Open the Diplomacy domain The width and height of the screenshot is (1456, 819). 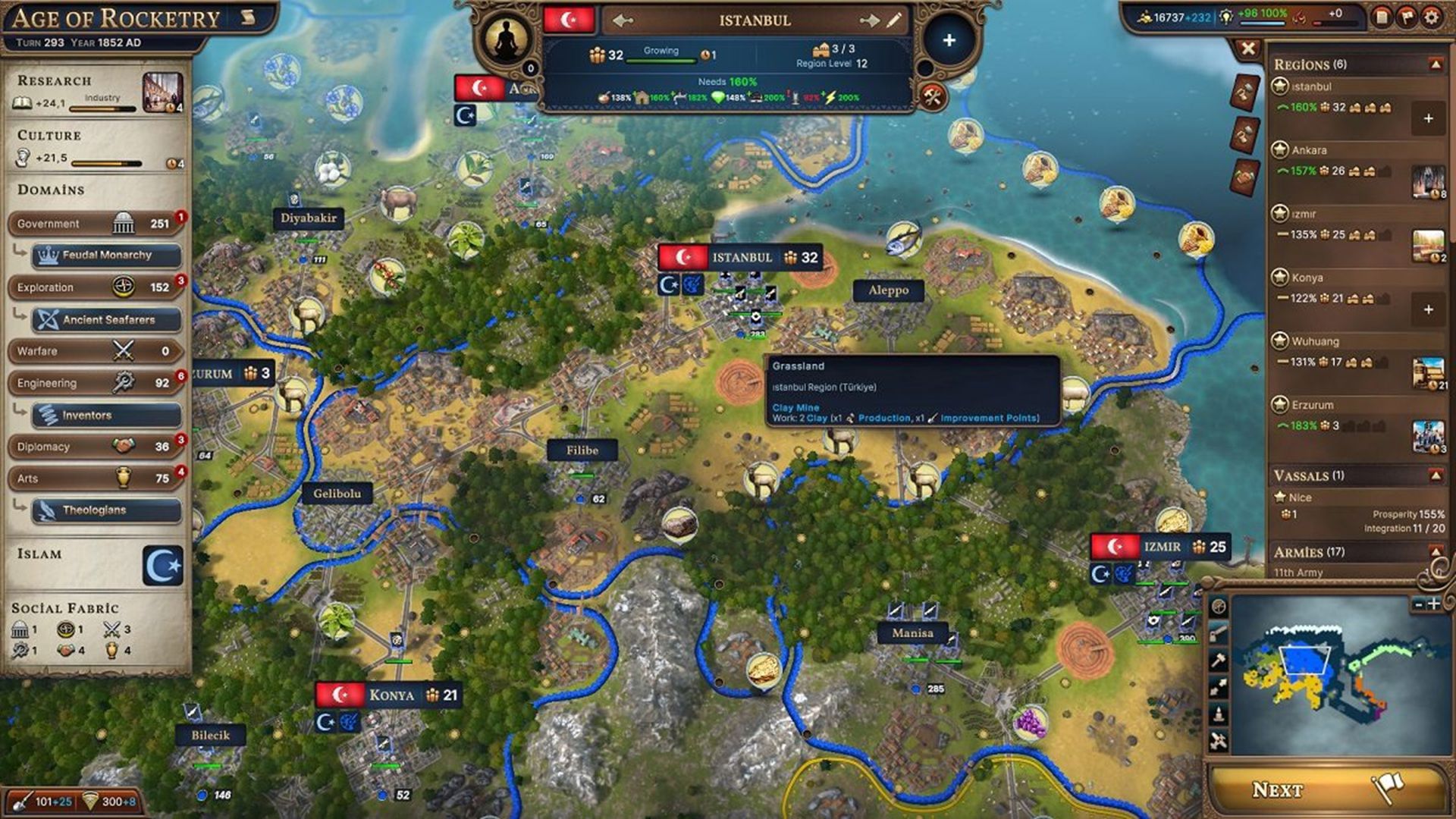(95, 447)
